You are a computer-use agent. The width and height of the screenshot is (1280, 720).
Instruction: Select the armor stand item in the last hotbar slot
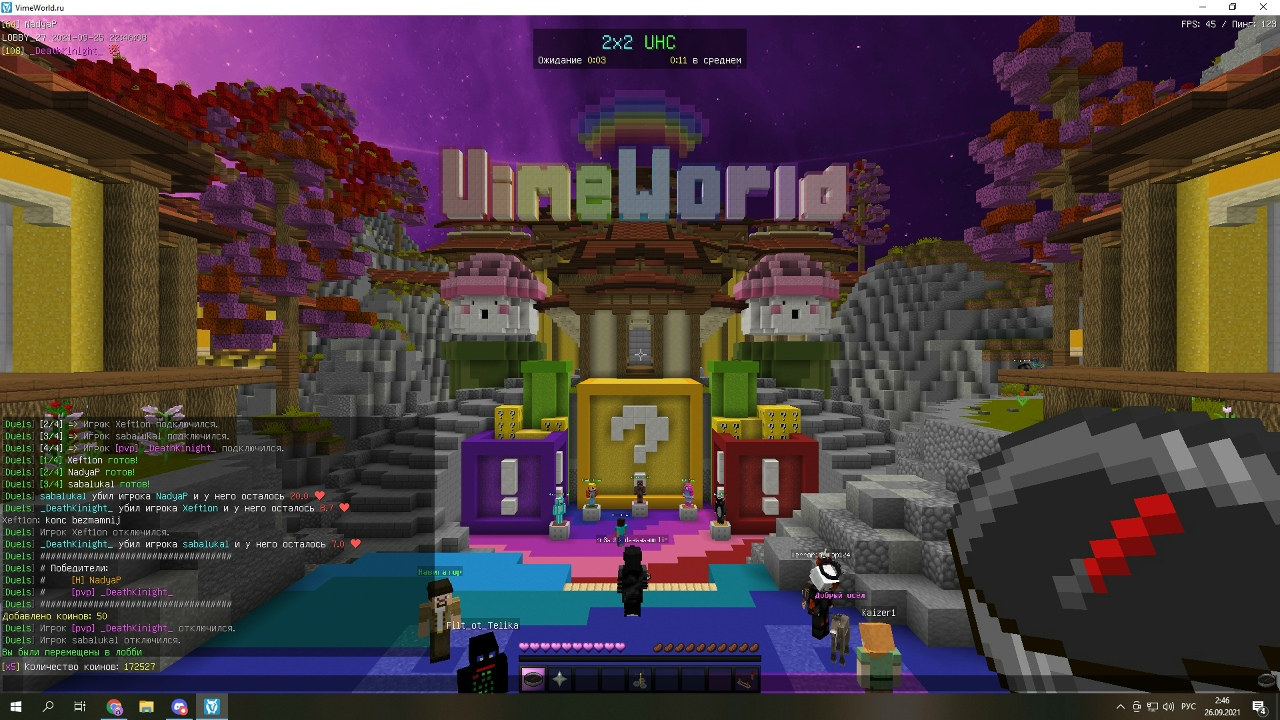743,680
